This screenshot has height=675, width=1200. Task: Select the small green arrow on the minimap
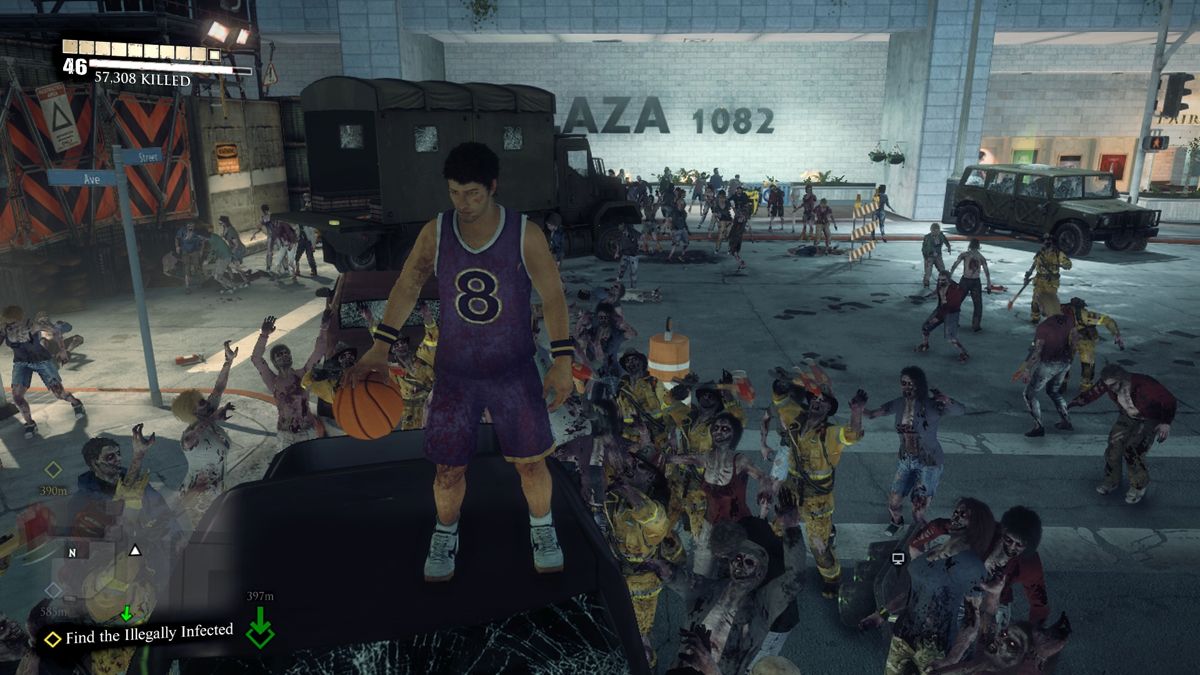click(126, 613)
